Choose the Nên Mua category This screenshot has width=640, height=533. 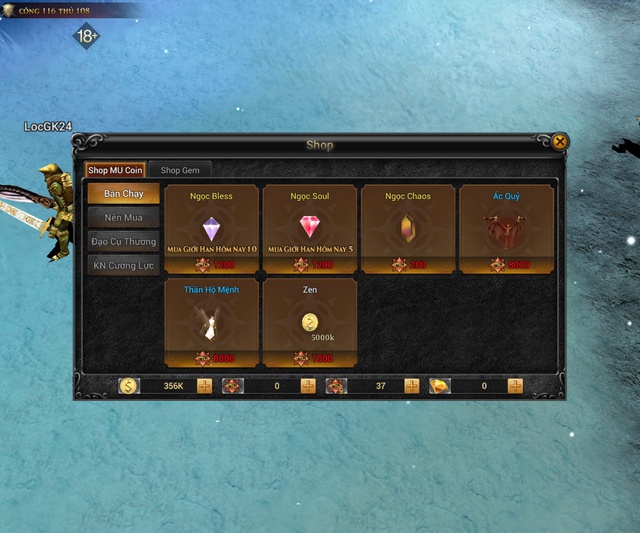pos(123,217)
